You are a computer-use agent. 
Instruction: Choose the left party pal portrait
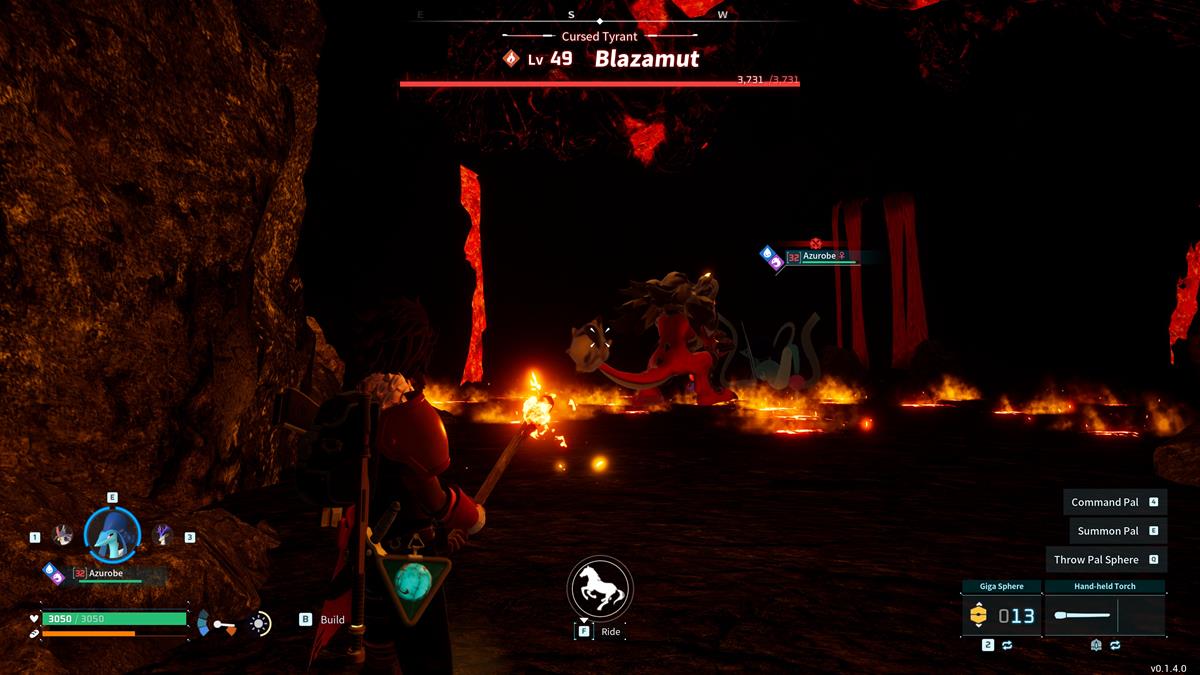(63, 536)
